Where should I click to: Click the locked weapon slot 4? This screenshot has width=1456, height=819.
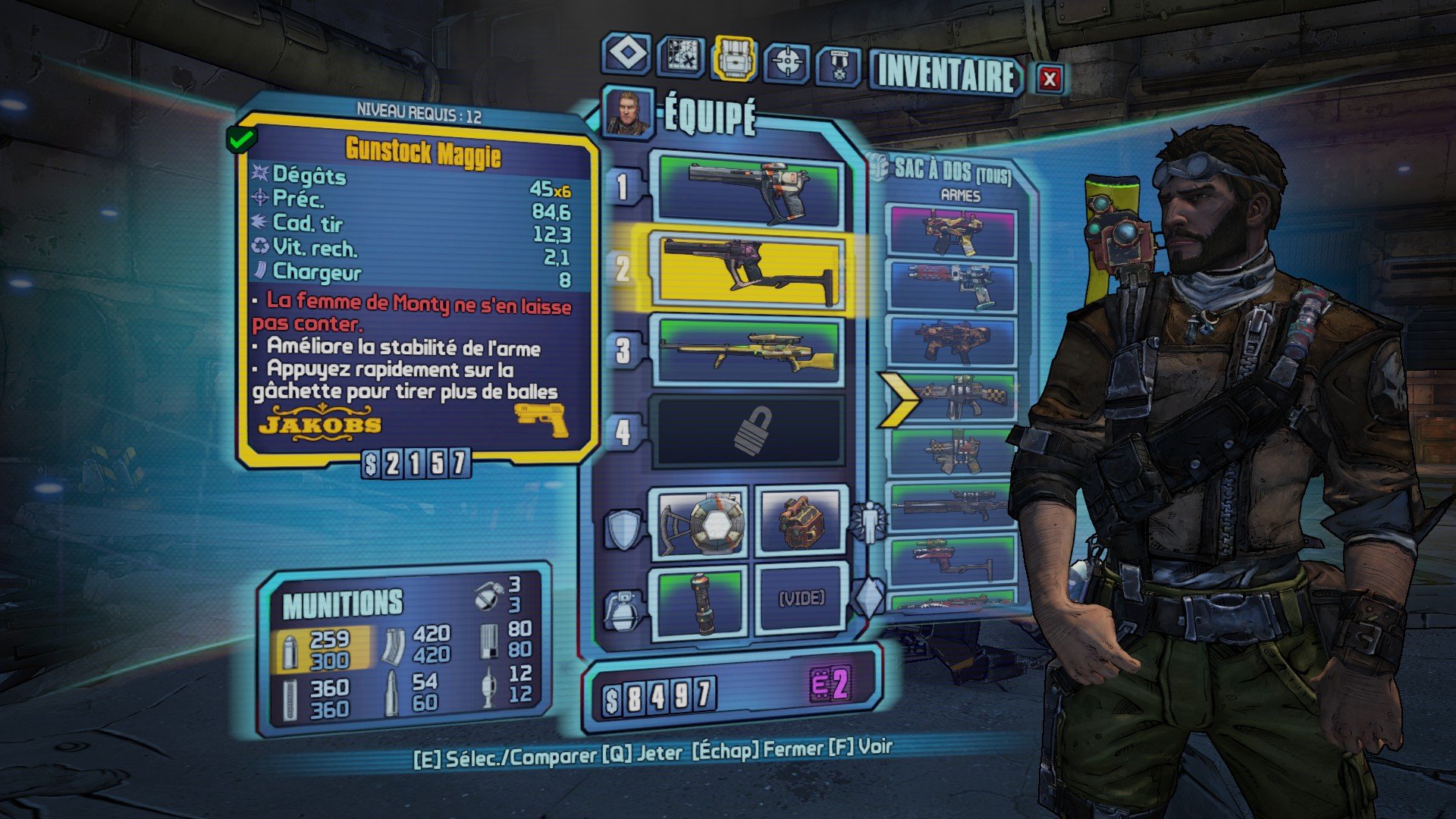(750, 431)
